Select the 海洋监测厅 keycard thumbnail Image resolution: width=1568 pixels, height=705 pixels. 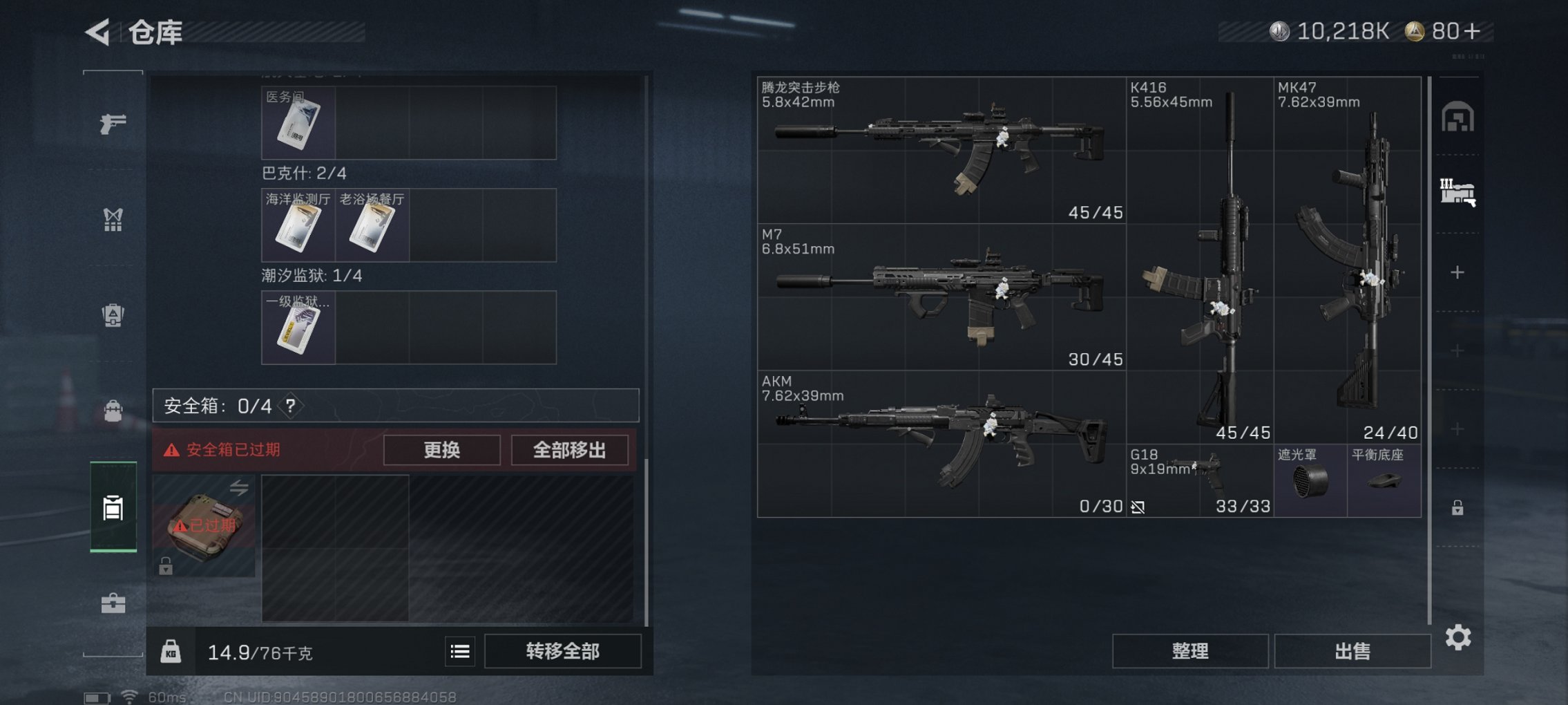coord(299,225)
